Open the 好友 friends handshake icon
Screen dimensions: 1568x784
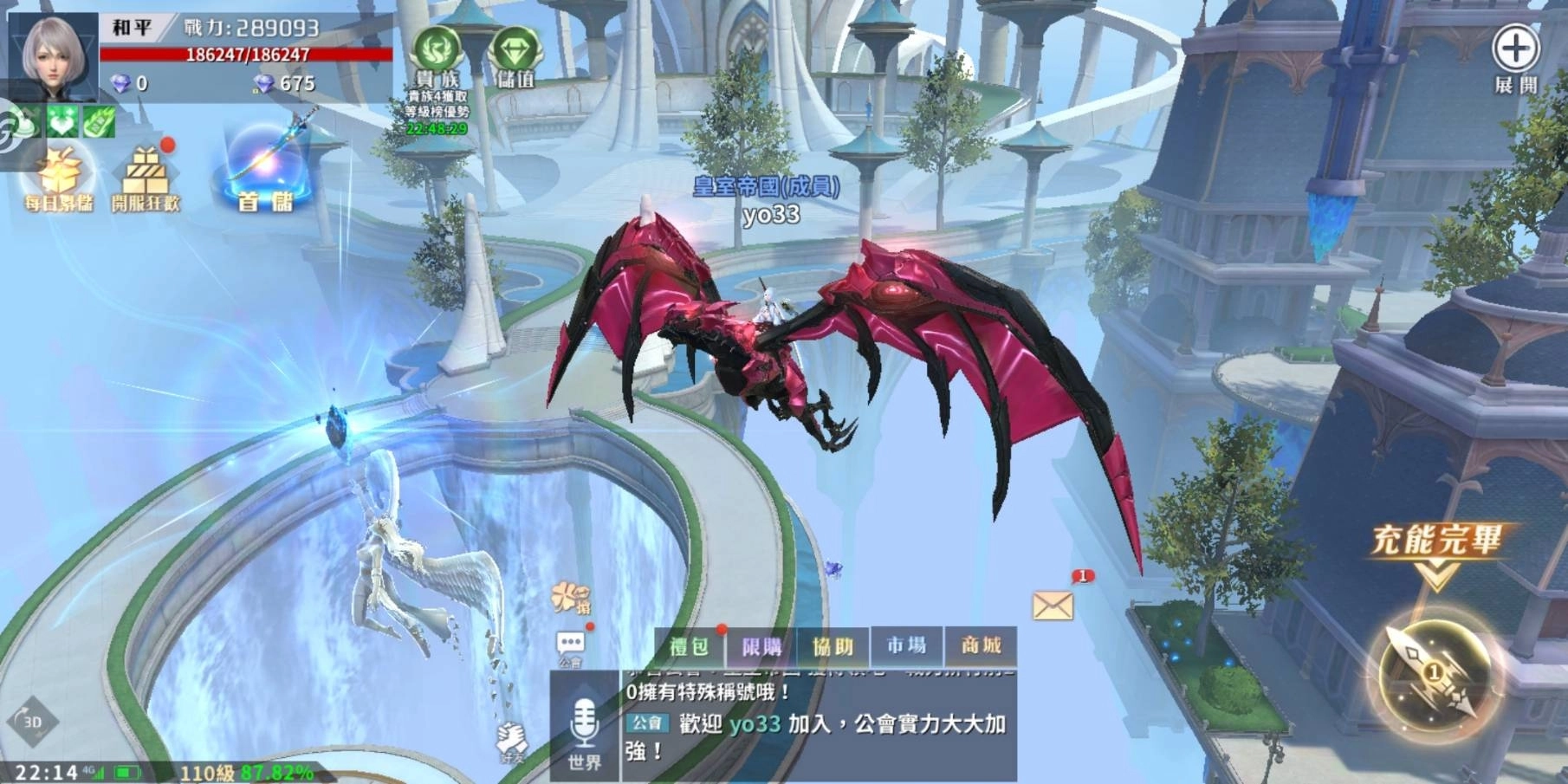(x=513, y=742)
